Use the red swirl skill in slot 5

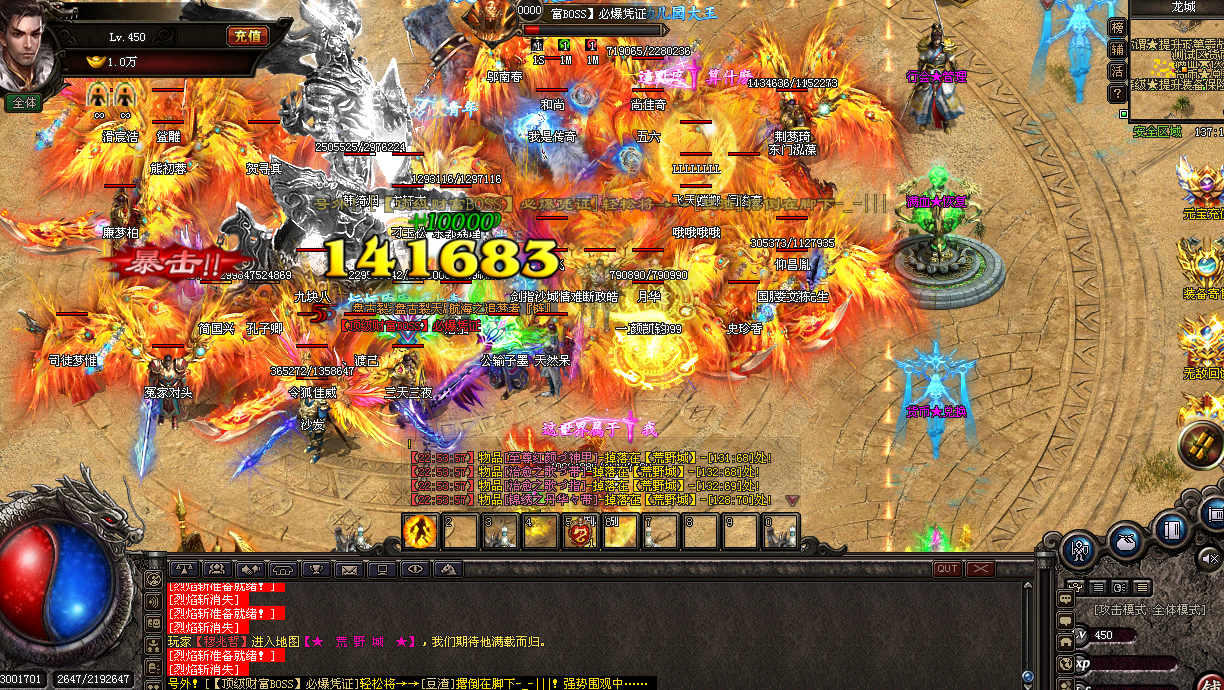(580, 532)
